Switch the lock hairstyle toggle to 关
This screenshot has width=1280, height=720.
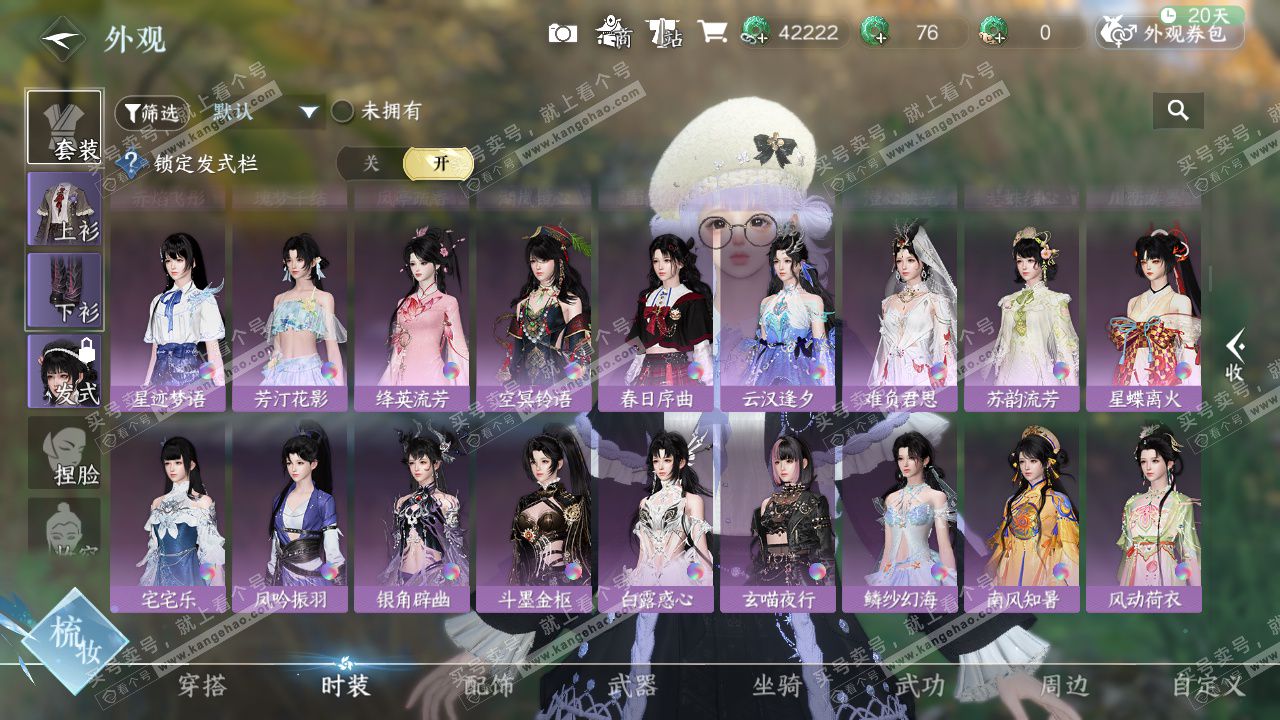[x=371, y=164]
